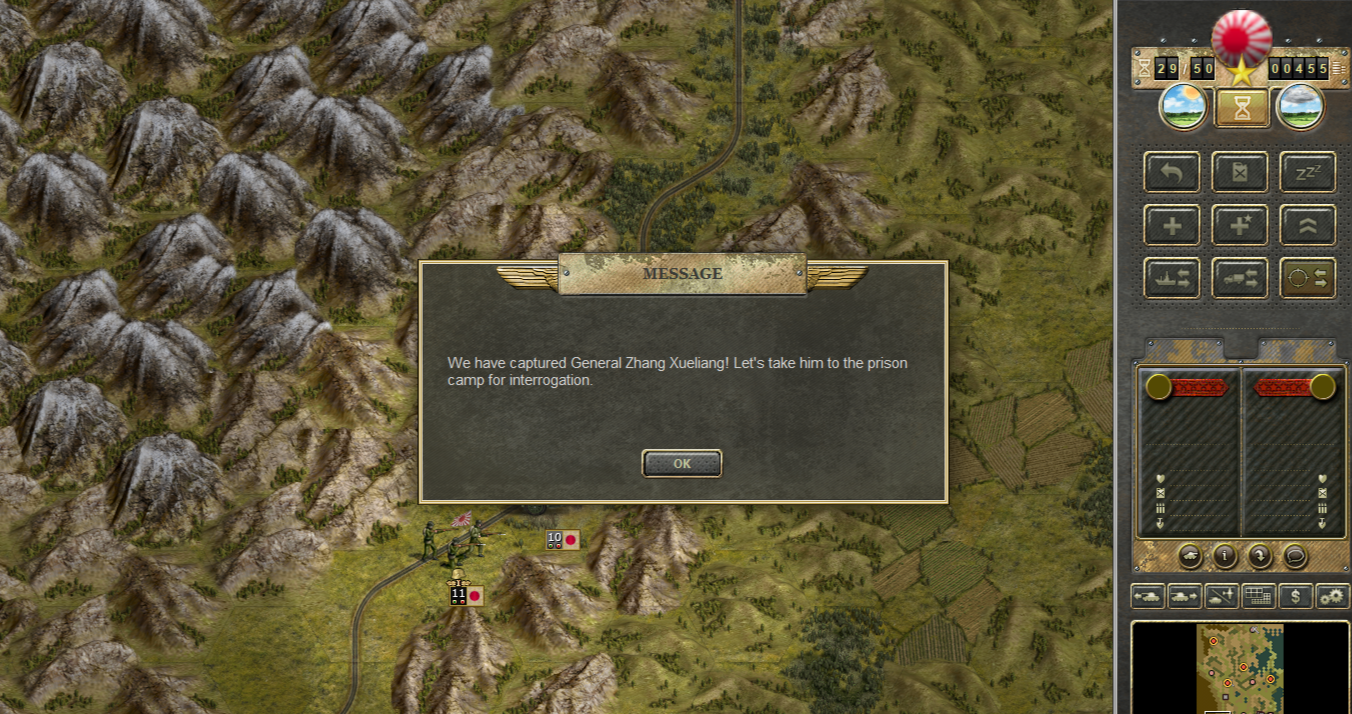Show unit information with the i button
Viewport: 1352px width, 714px height.
click(1225, 555)
